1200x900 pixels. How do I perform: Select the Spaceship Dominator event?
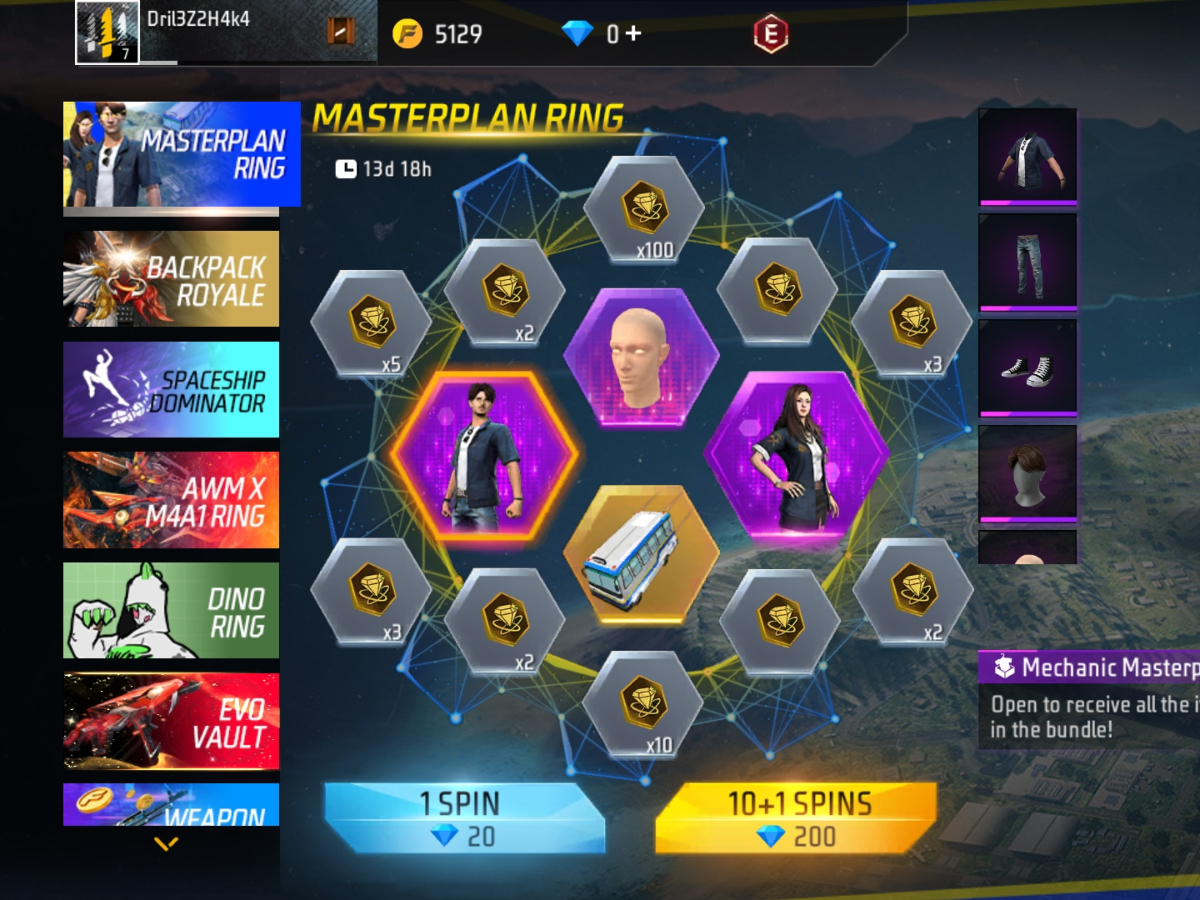(171, 390)
